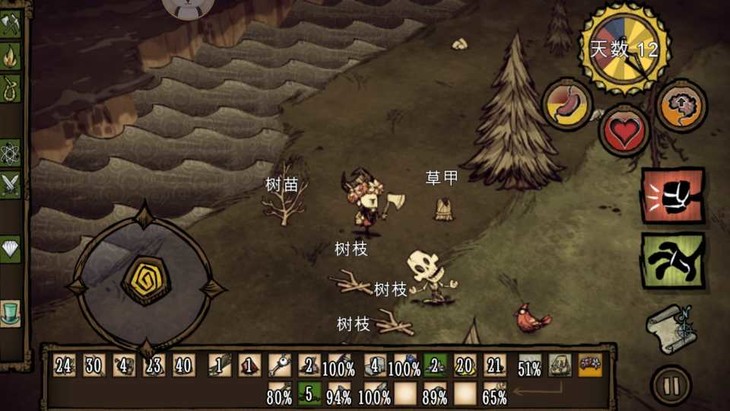Open the Tools crafting tab
This screenshot has height=411, width=730.
11,22
